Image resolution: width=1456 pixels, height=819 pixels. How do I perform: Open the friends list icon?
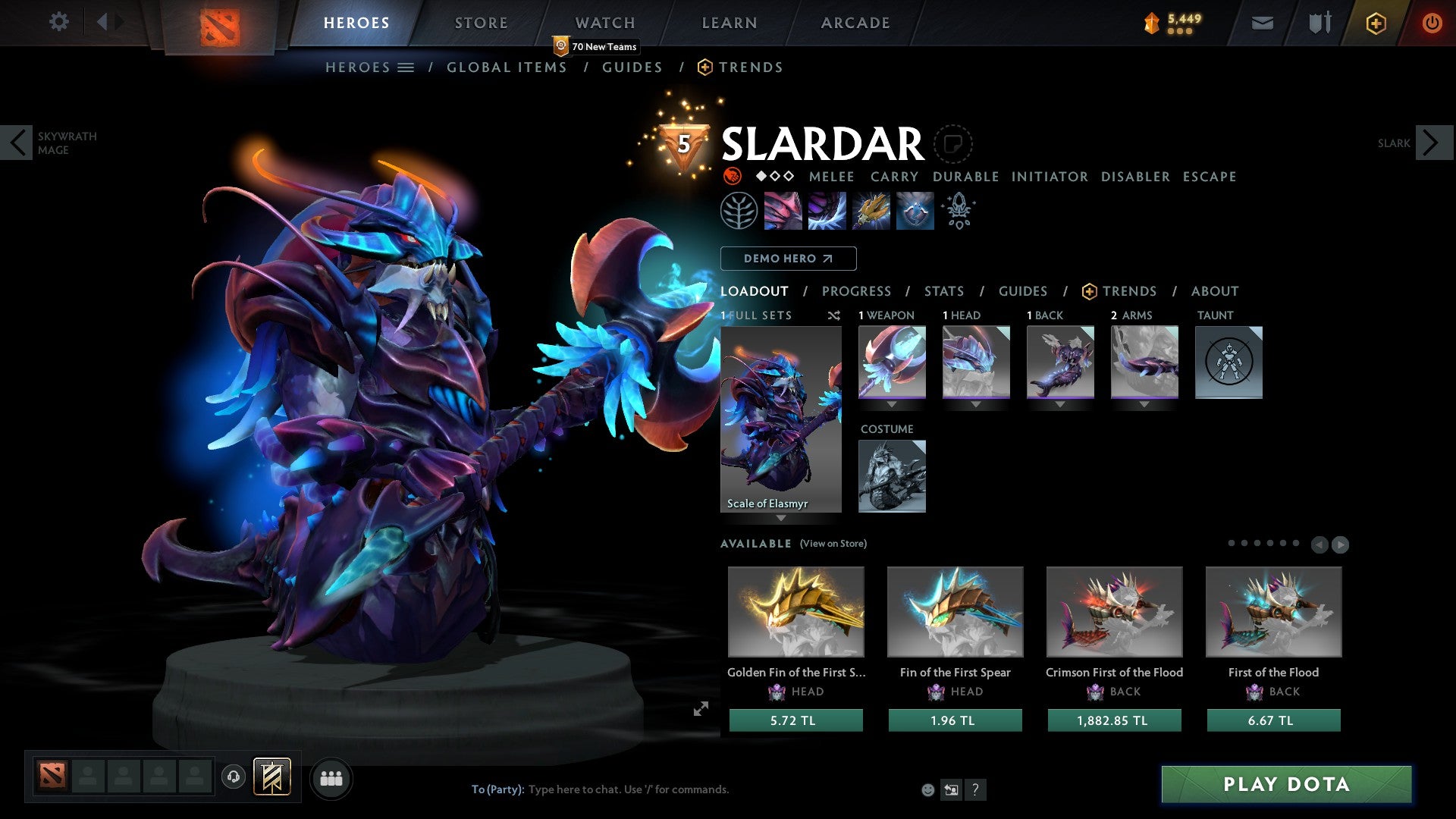point(331,778)
